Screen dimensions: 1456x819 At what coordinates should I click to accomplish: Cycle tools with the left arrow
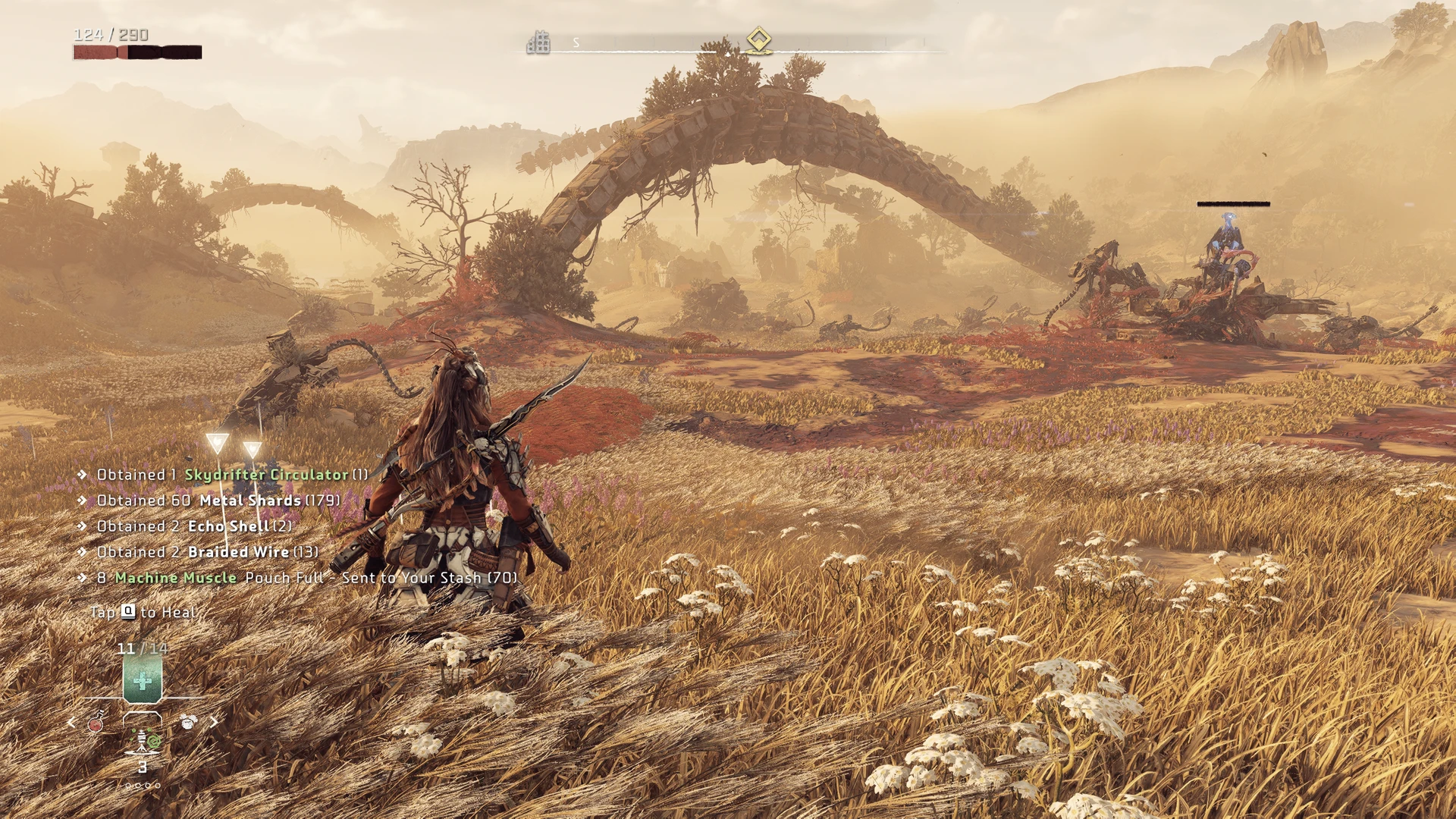pos(71,723)
